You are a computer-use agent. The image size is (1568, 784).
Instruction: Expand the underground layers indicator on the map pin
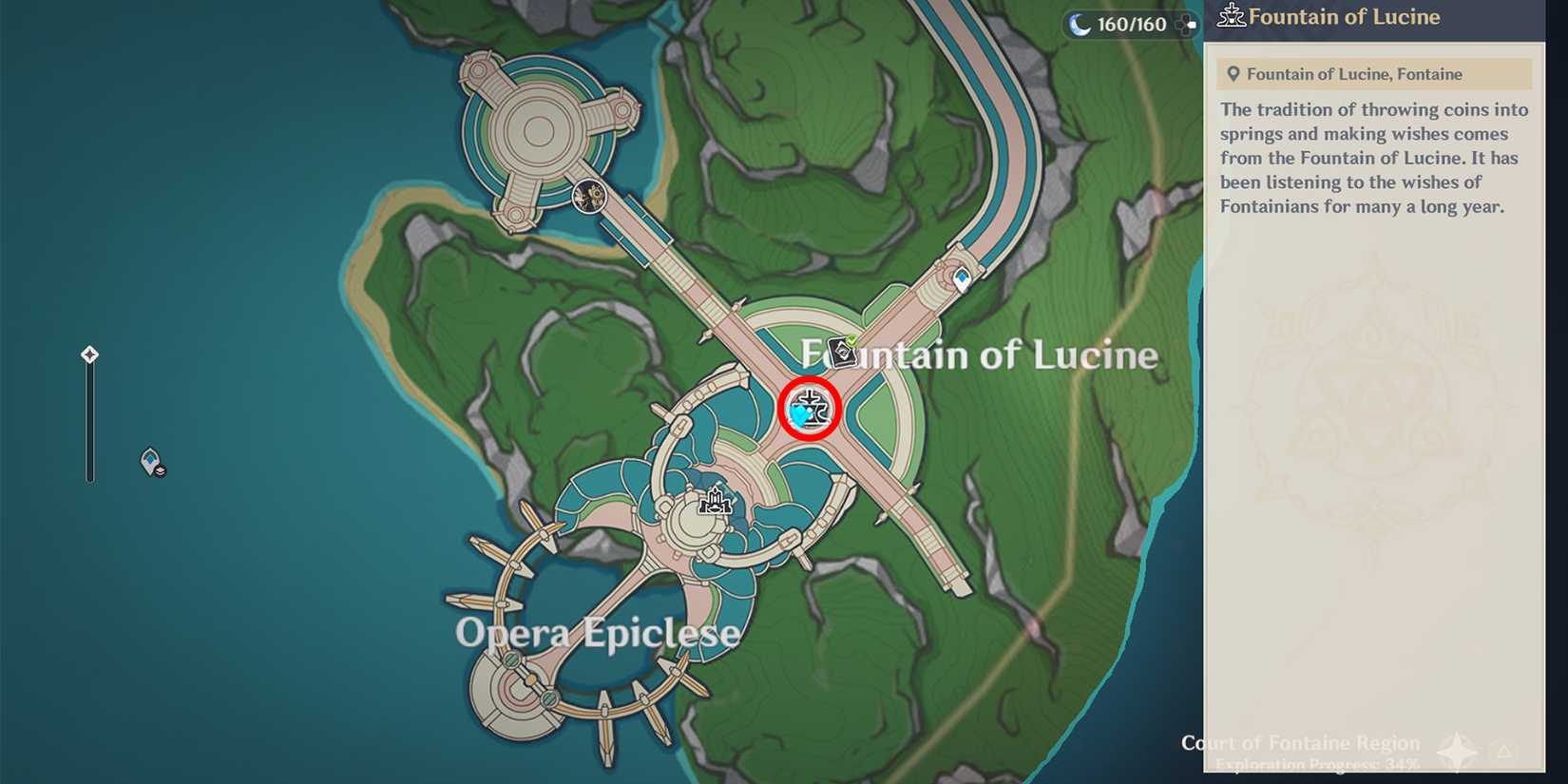pos(159,471)
